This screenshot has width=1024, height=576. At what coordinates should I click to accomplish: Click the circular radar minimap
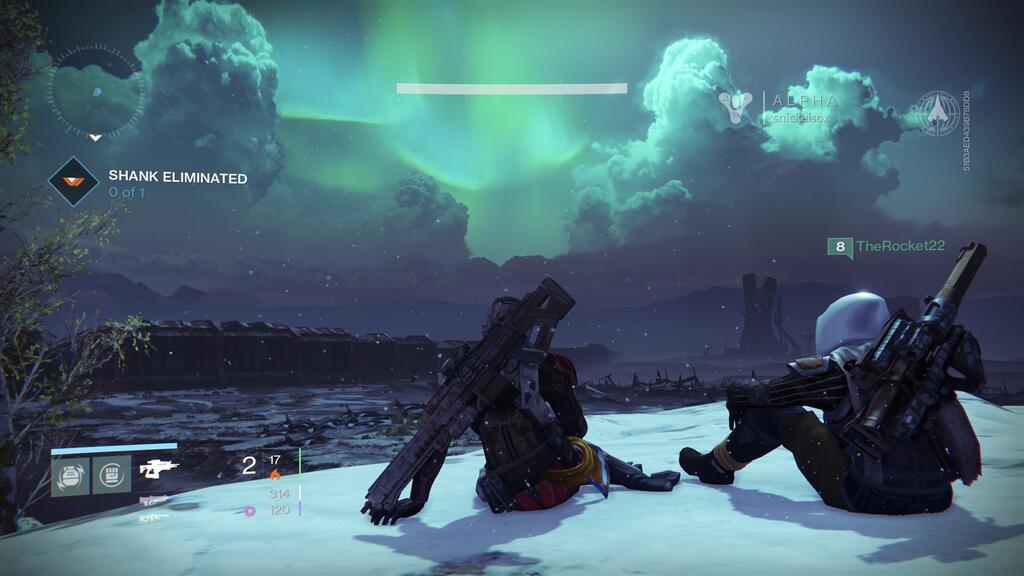(x=96, y=92)
